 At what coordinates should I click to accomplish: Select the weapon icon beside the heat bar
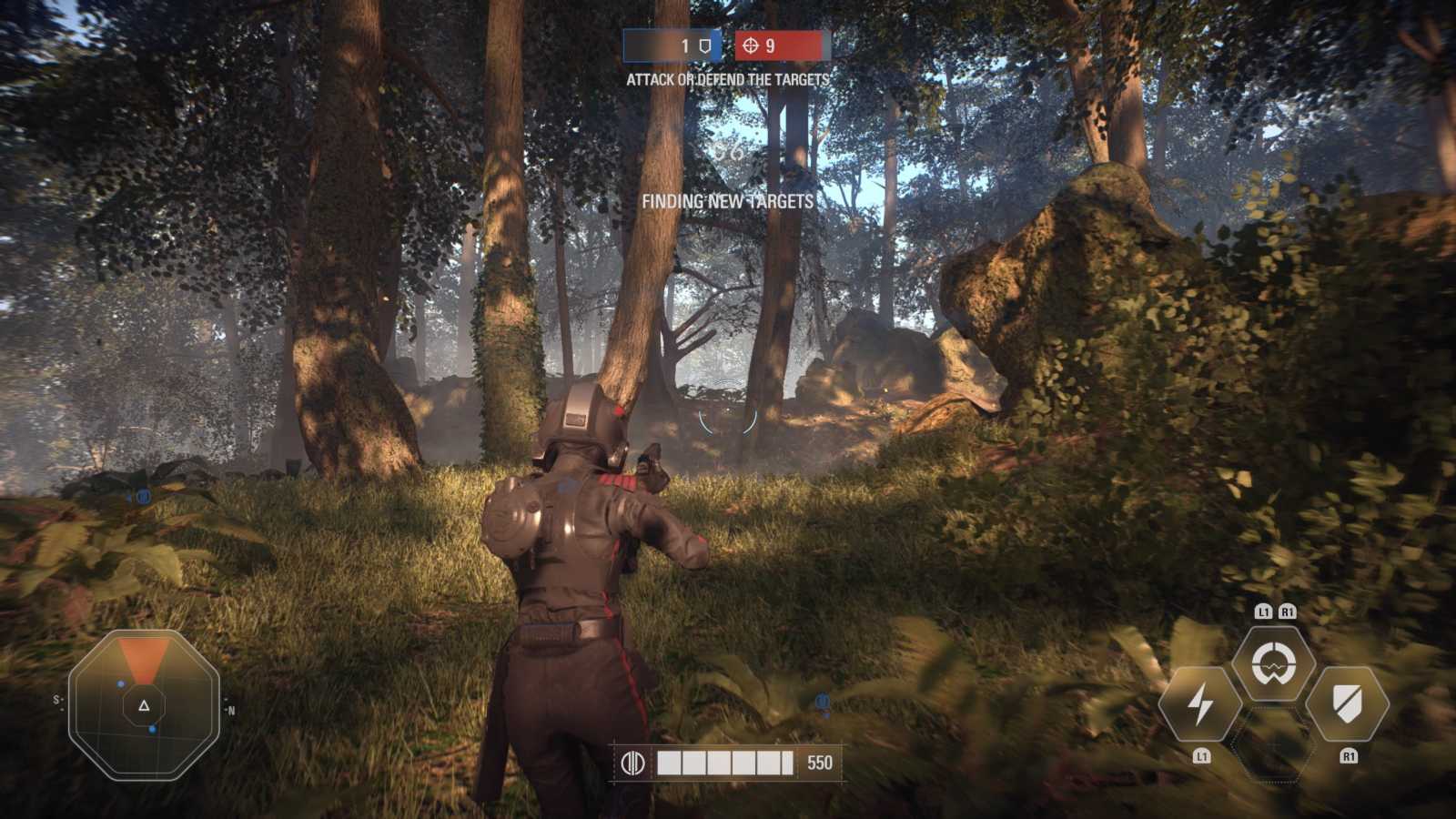pyautogui.click(x=632, y=763)
